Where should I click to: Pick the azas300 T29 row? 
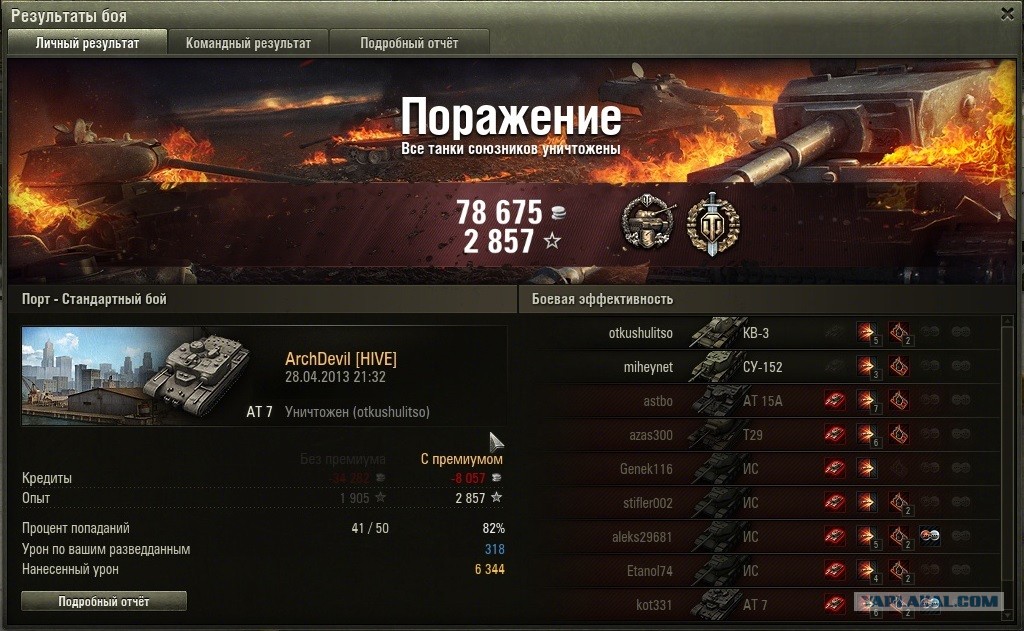point(760,435)
